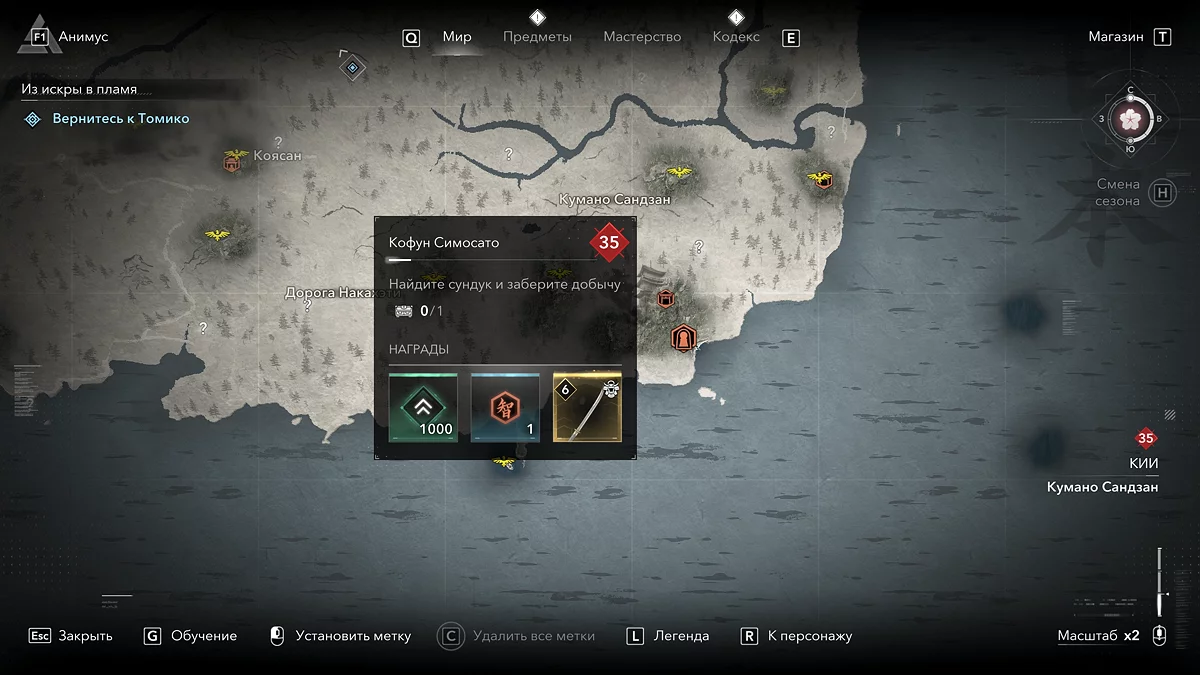Choose Установить метку to place marker

pos(352,636)
